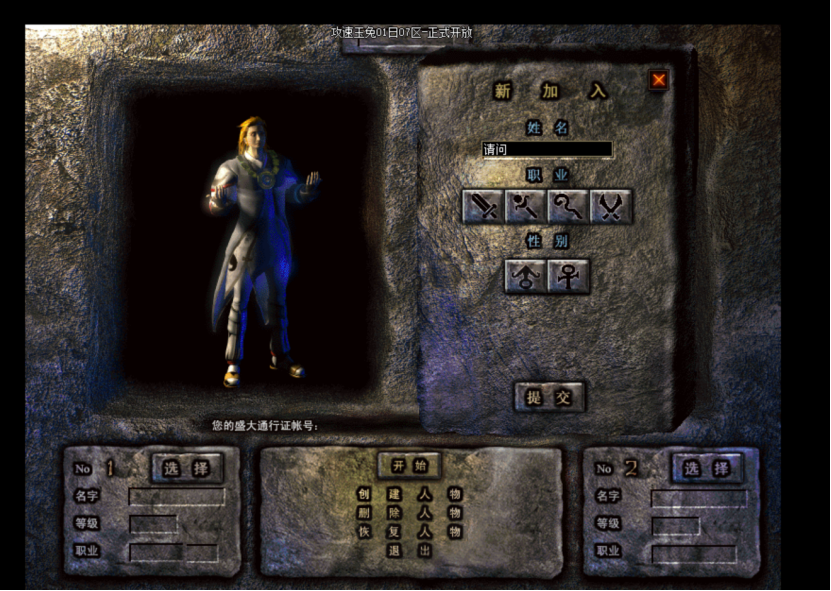Exit via the 退出 menu entry

tap(410, 551)
